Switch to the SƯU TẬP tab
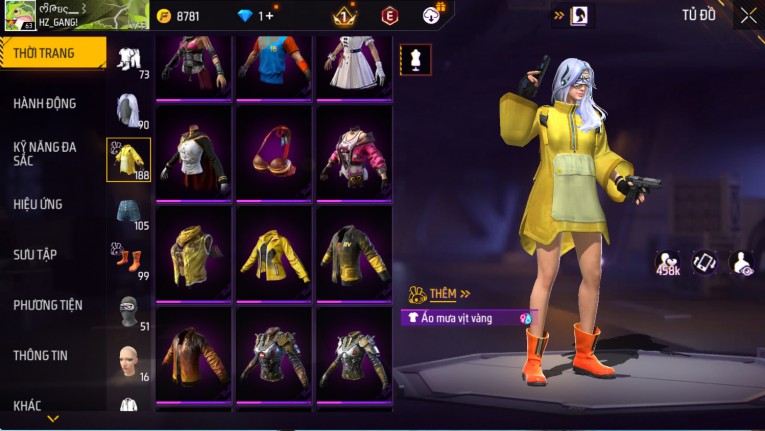 (35, 254)
